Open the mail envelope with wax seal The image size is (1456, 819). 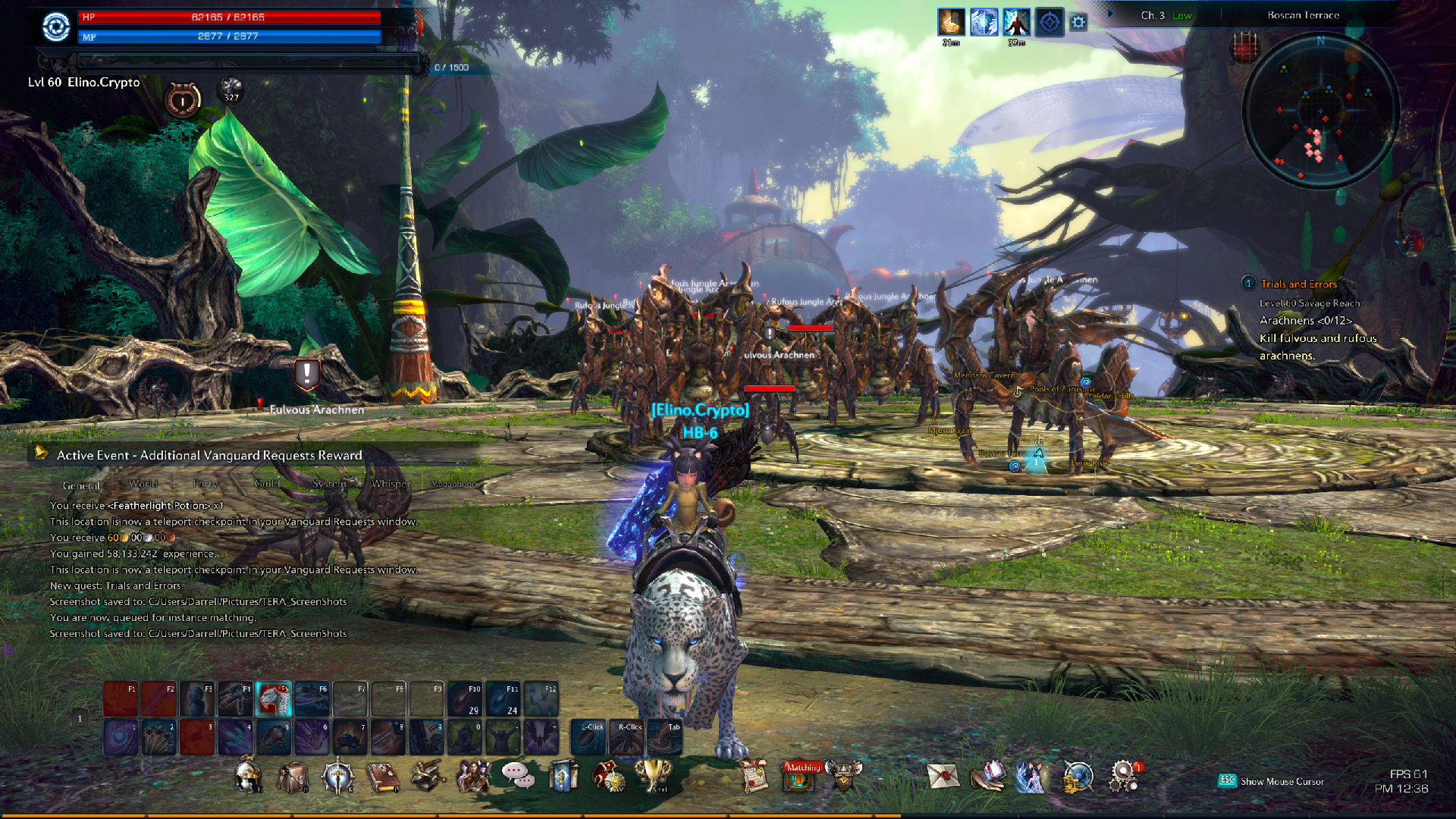pos(943,776)
